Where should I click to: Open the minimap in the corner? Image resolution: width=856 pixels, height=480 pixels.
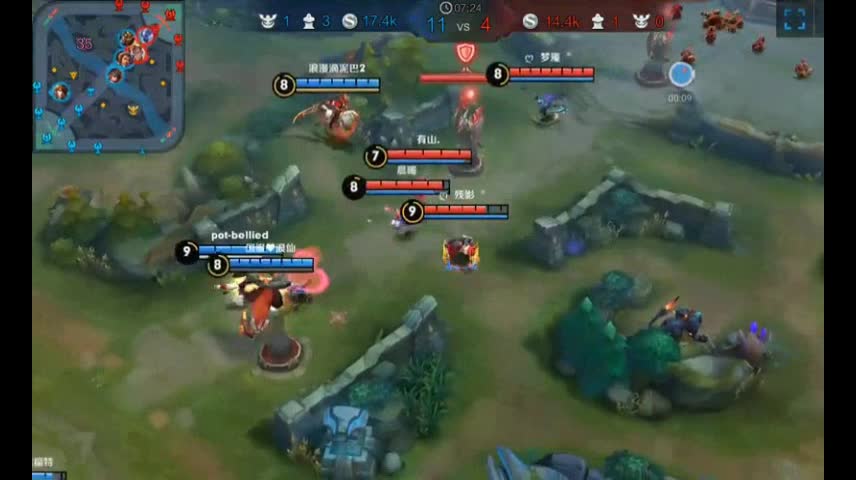point(108,76)
